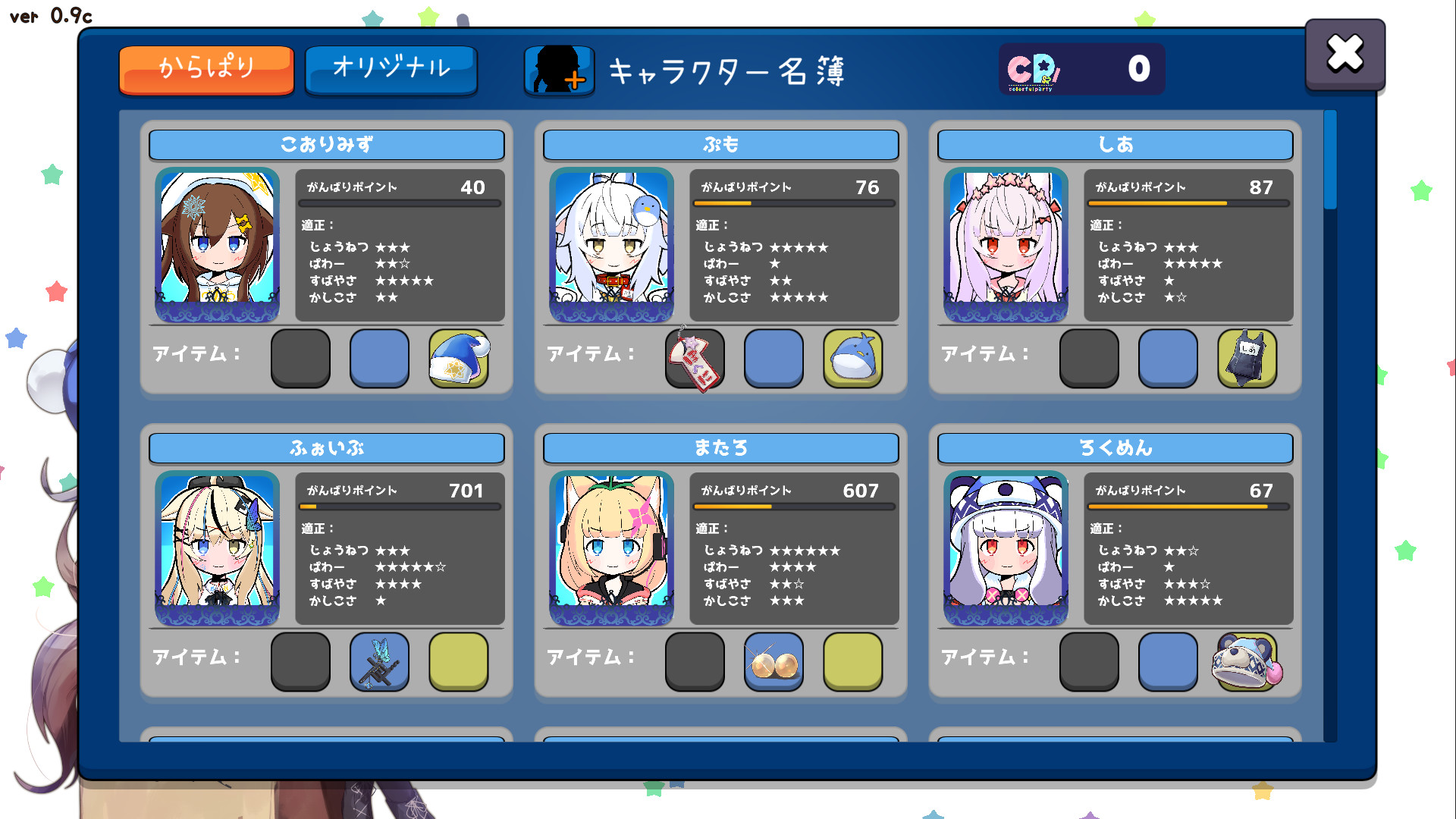Select the blue nightcap item on こおりみず's card

(458, 359)
